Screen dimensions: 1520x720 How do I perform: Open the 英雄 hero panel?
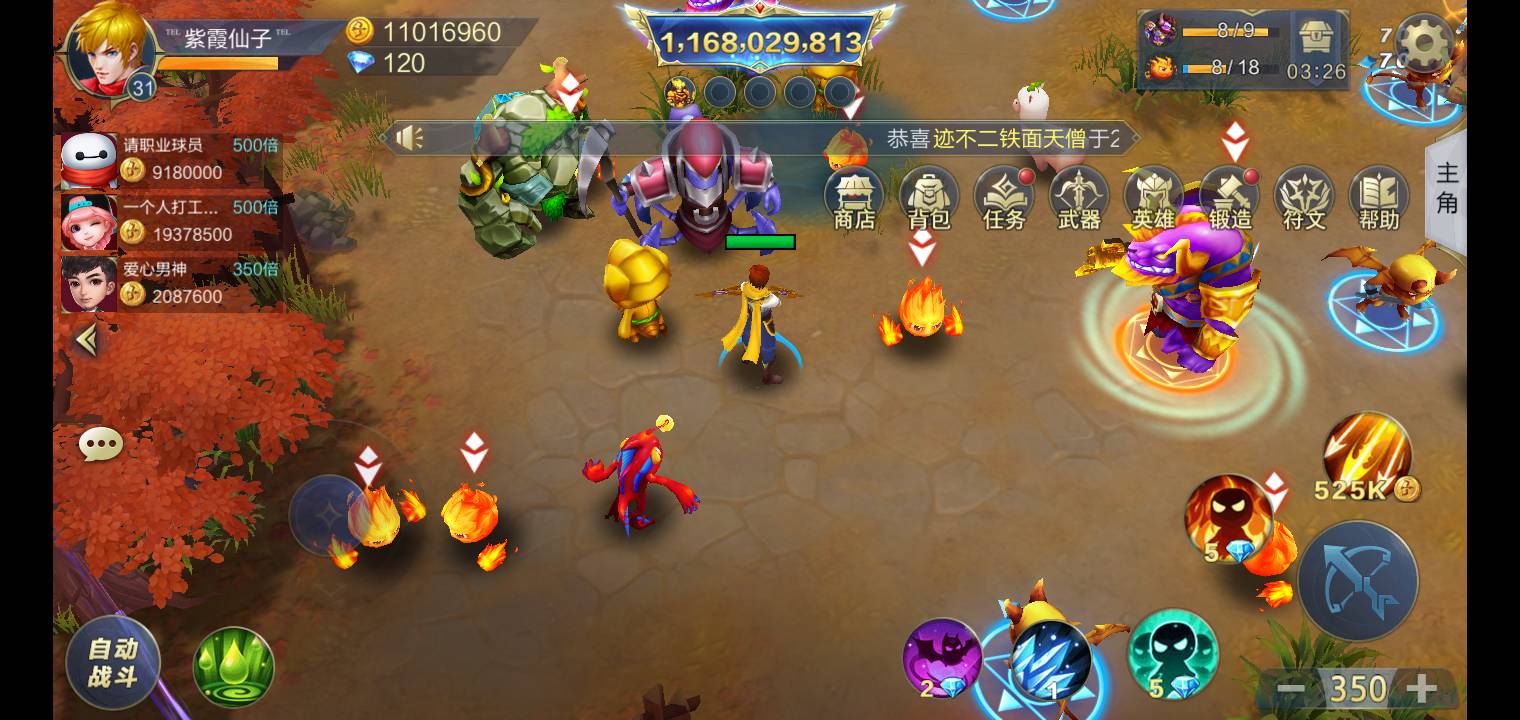click(1152, 198)
